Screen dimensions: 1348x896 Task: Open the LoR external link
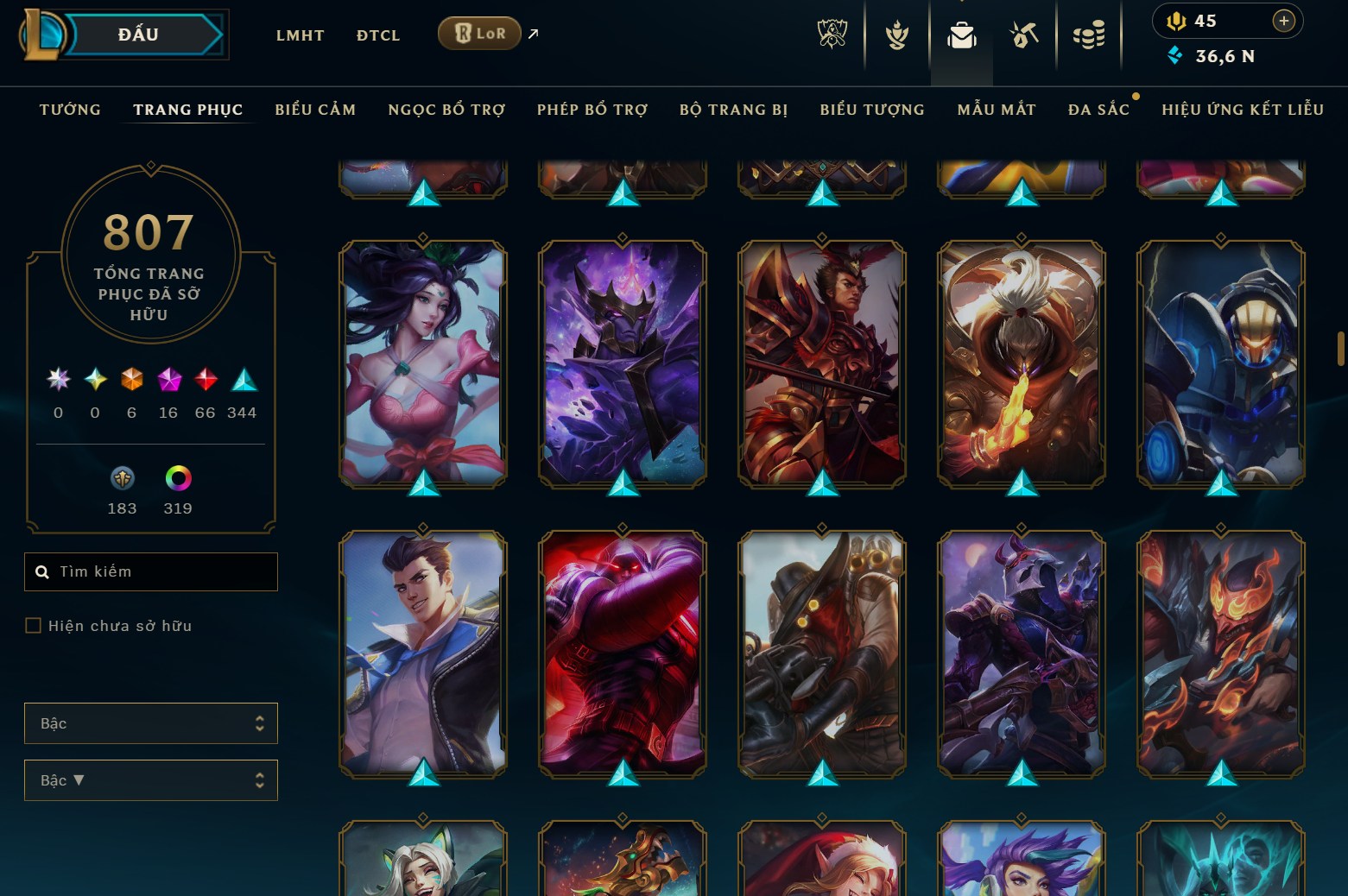tap(478, 33)
